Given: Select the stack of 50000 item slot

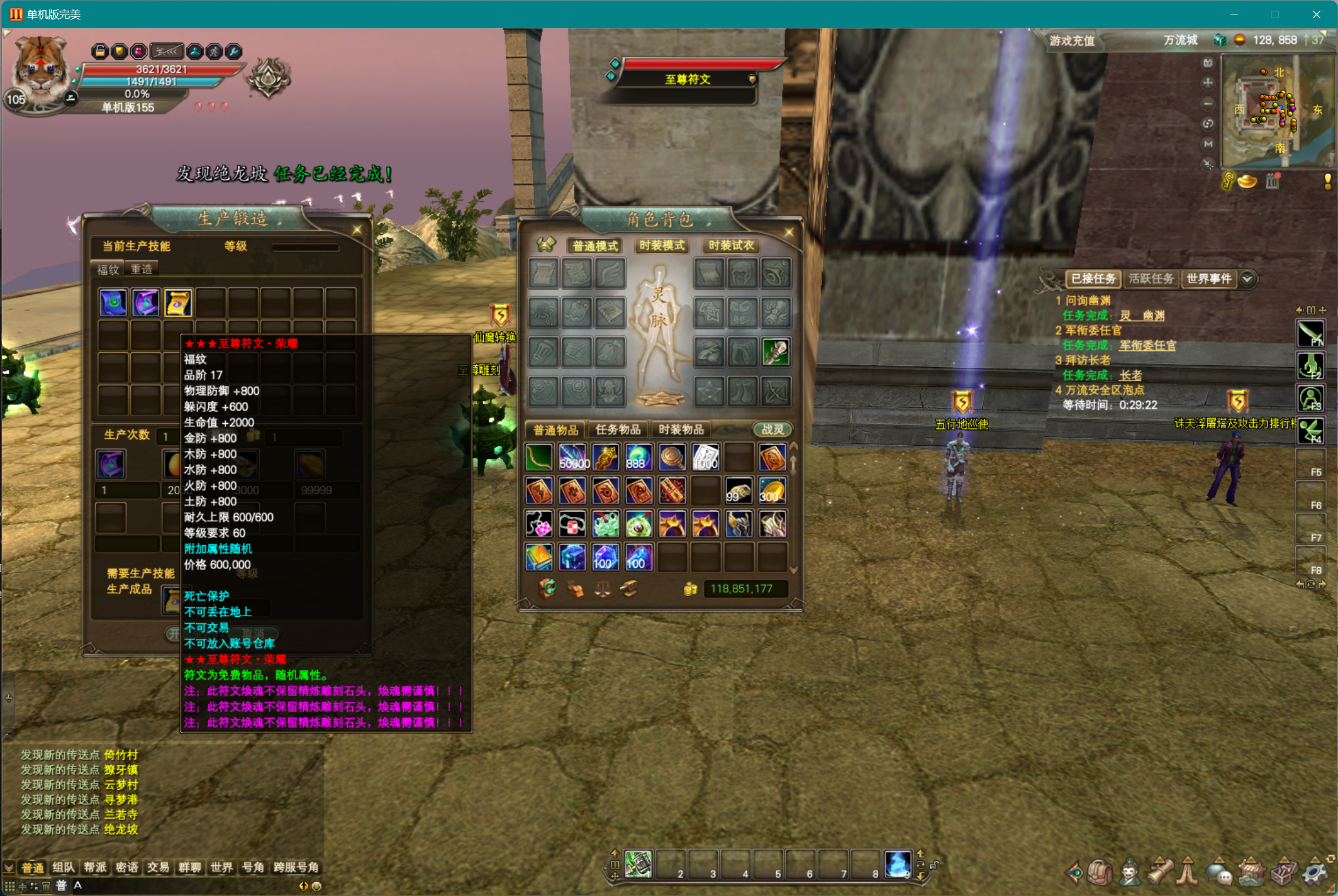Looking at the screenshot, I should (x=573, y=458).
